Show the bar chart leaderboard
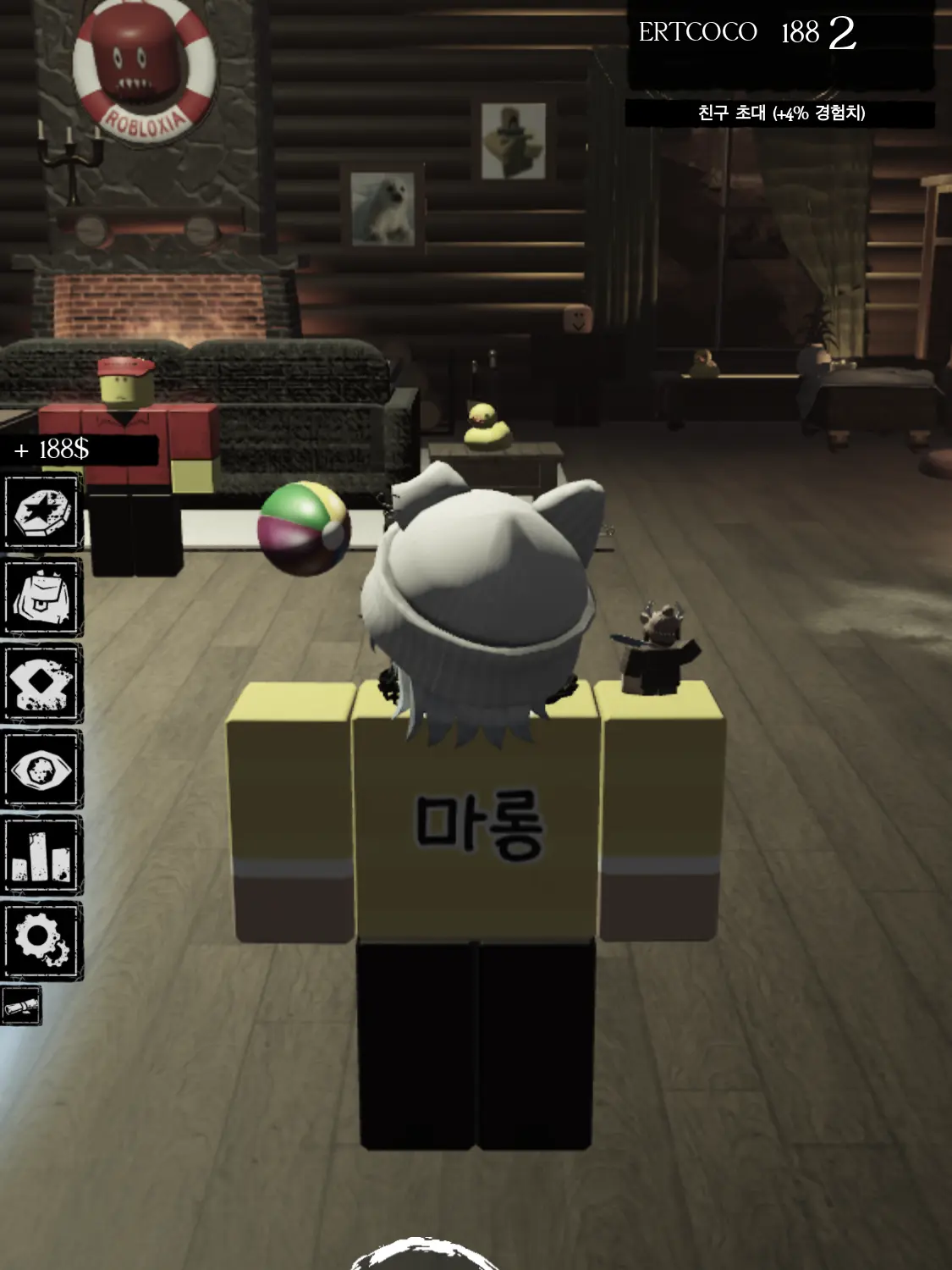 pos(42,855)
